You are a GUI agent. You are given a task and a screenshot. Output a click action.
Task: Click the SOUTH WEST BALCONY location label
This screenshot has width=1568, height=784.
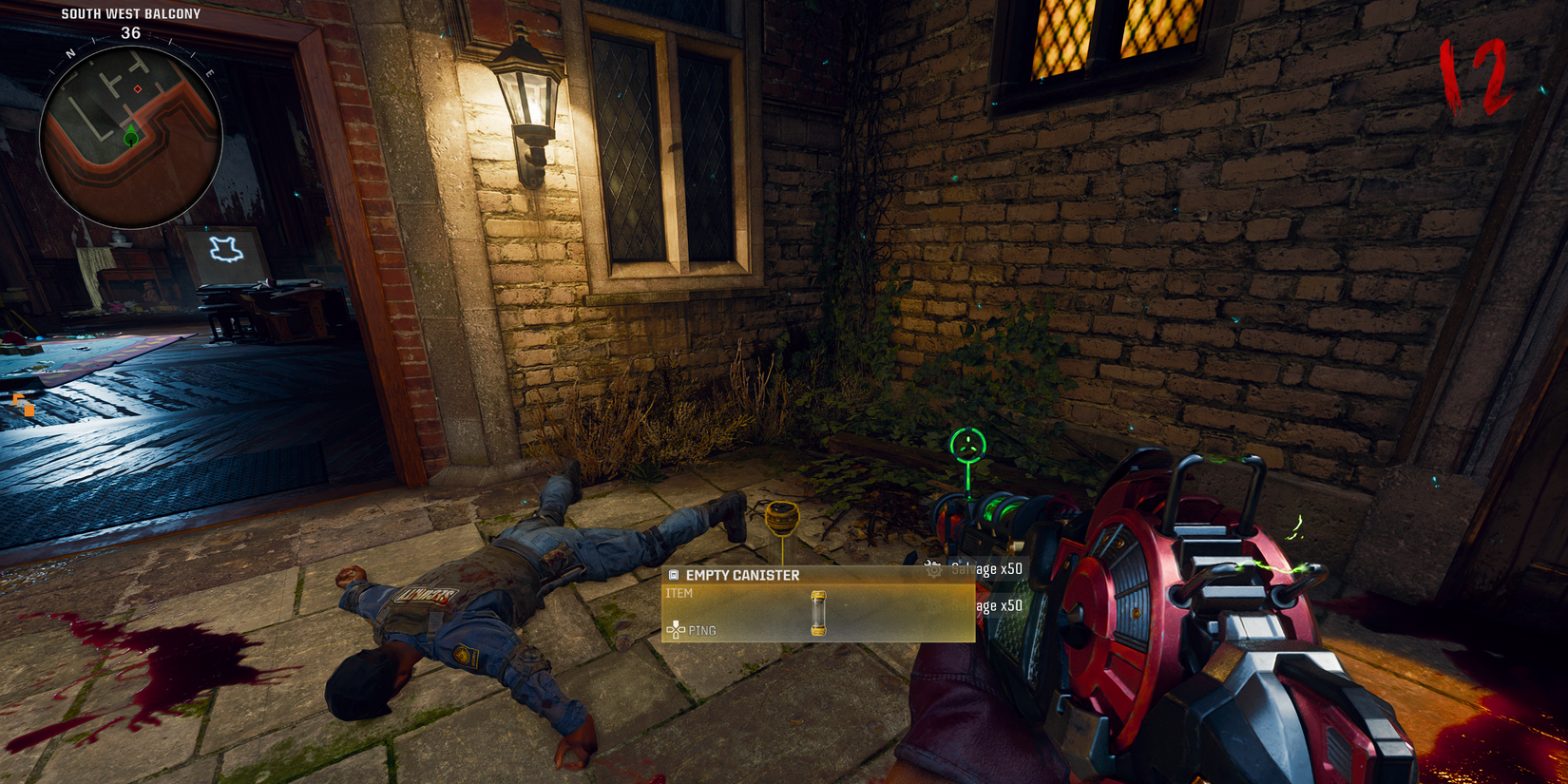(x=130, y=13)
